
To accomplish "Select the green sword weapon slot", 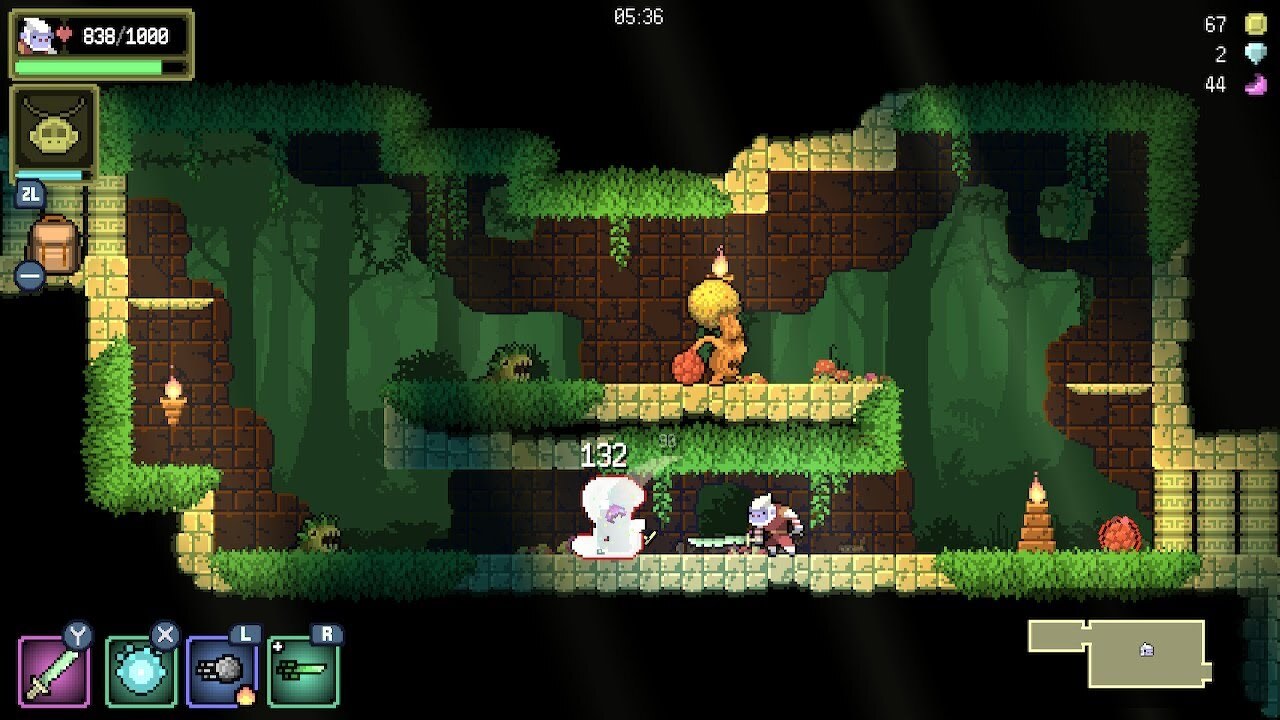I will [54, 671].
